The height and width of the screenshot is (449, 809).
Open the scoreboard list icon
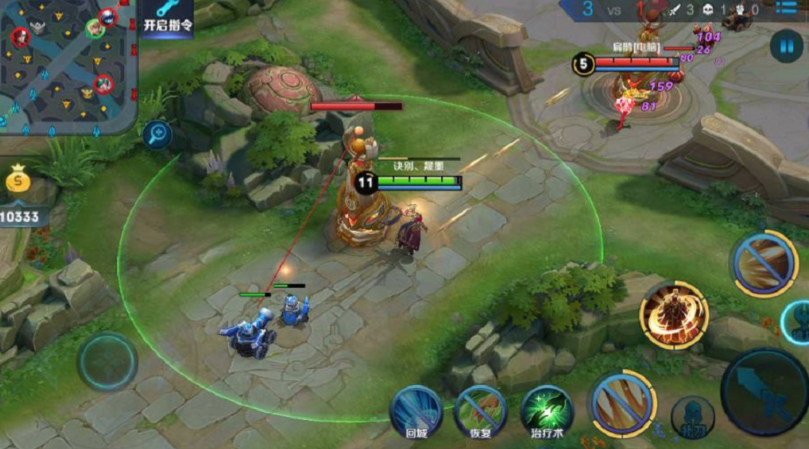795,9
